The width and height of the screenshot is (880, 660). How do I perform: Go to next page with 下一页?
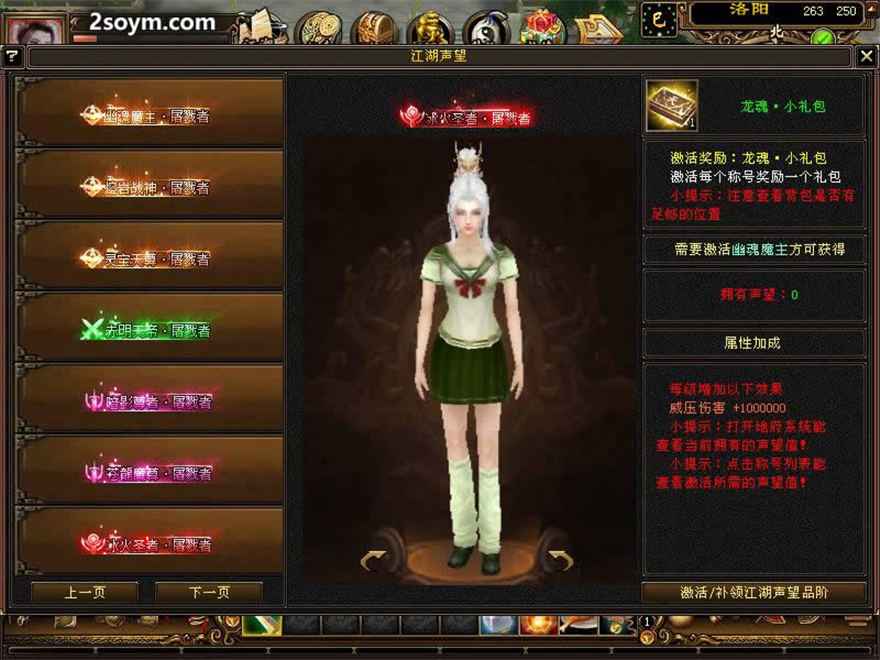tap(209, 592)
